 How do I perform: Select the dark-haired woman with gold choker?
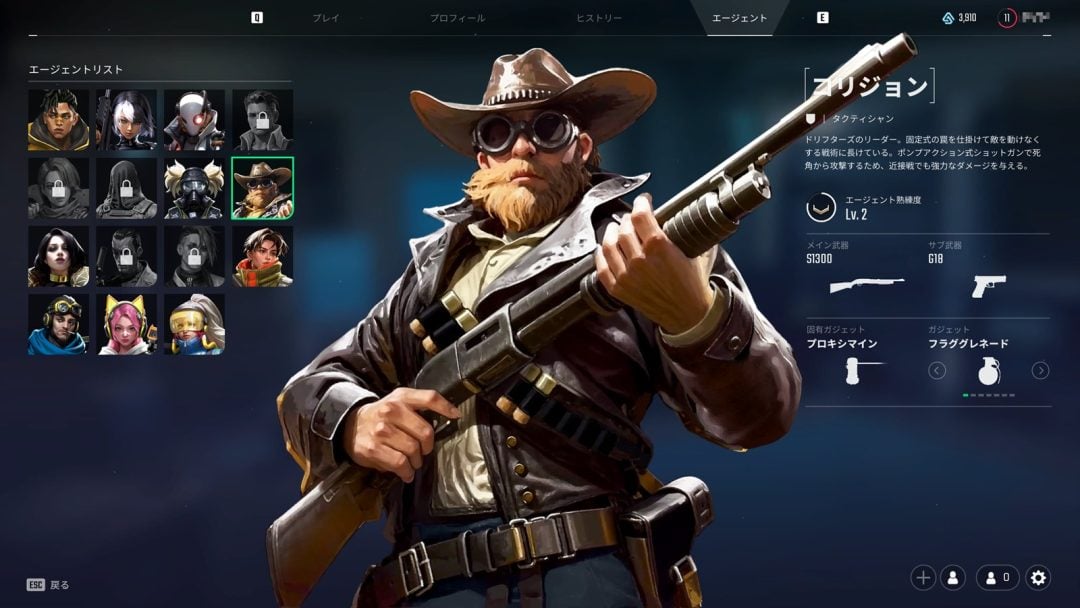click(x=58, y=256)
